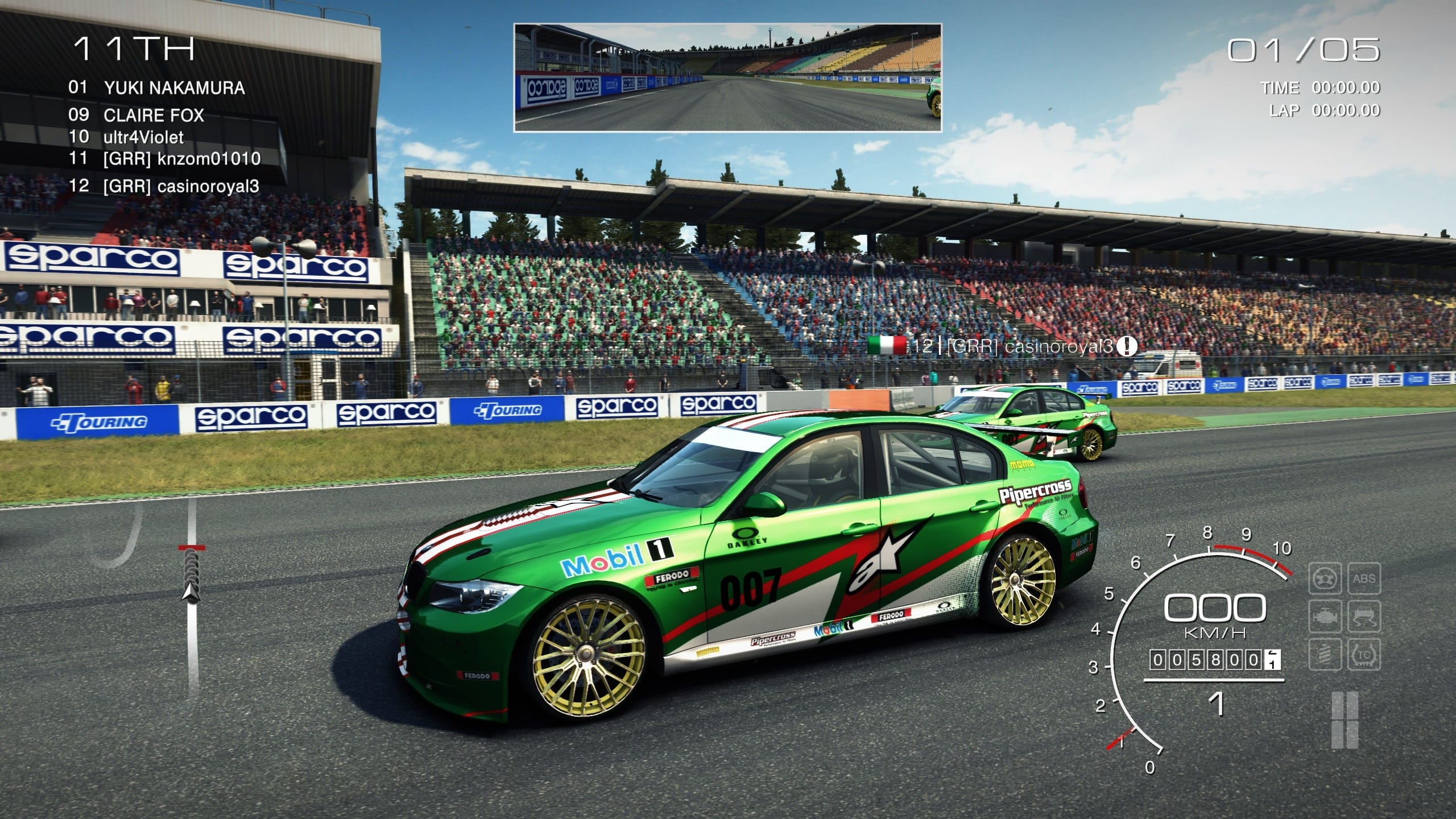Select the stability control icon
Image resolution: width=1456 pixels, height=819 pixels.
[x=1365, y=616]
